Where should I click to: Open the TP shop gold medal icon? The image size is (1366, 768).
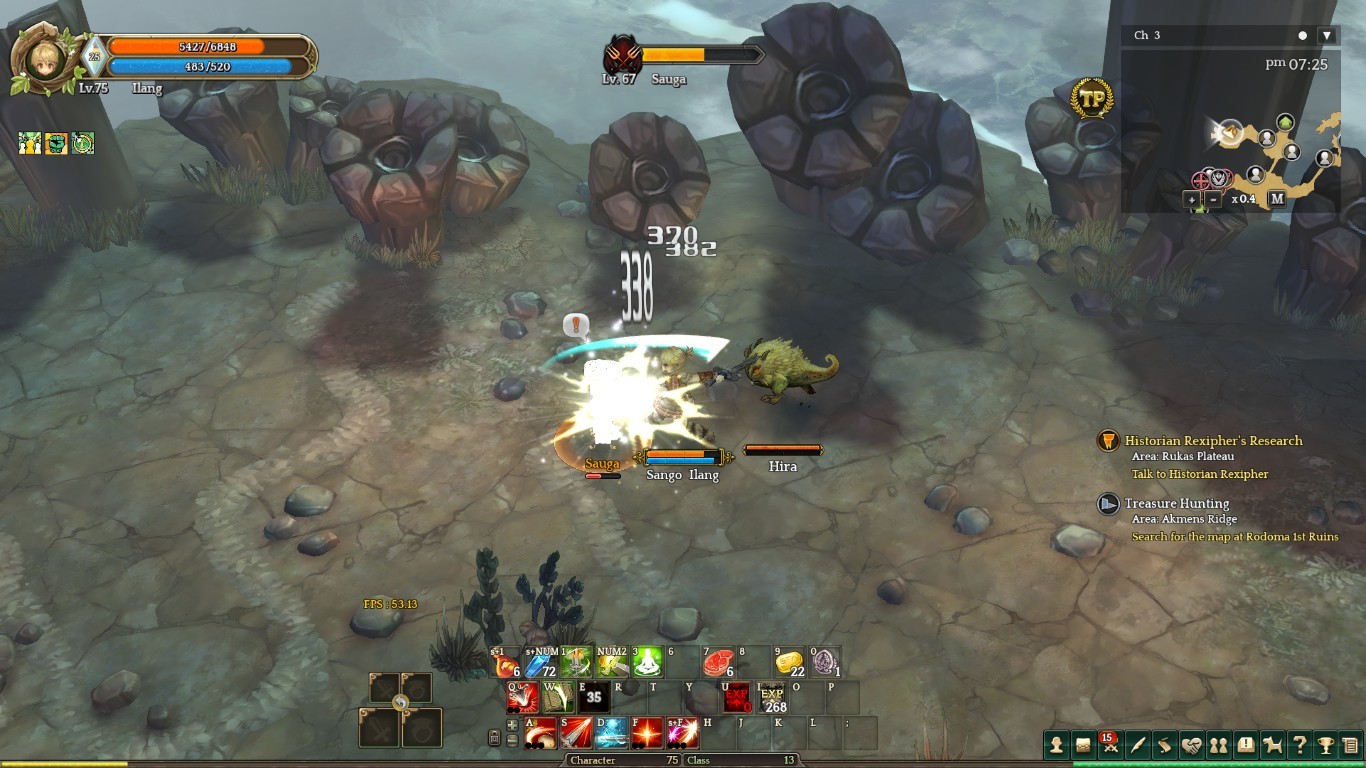pos(1091,98)
